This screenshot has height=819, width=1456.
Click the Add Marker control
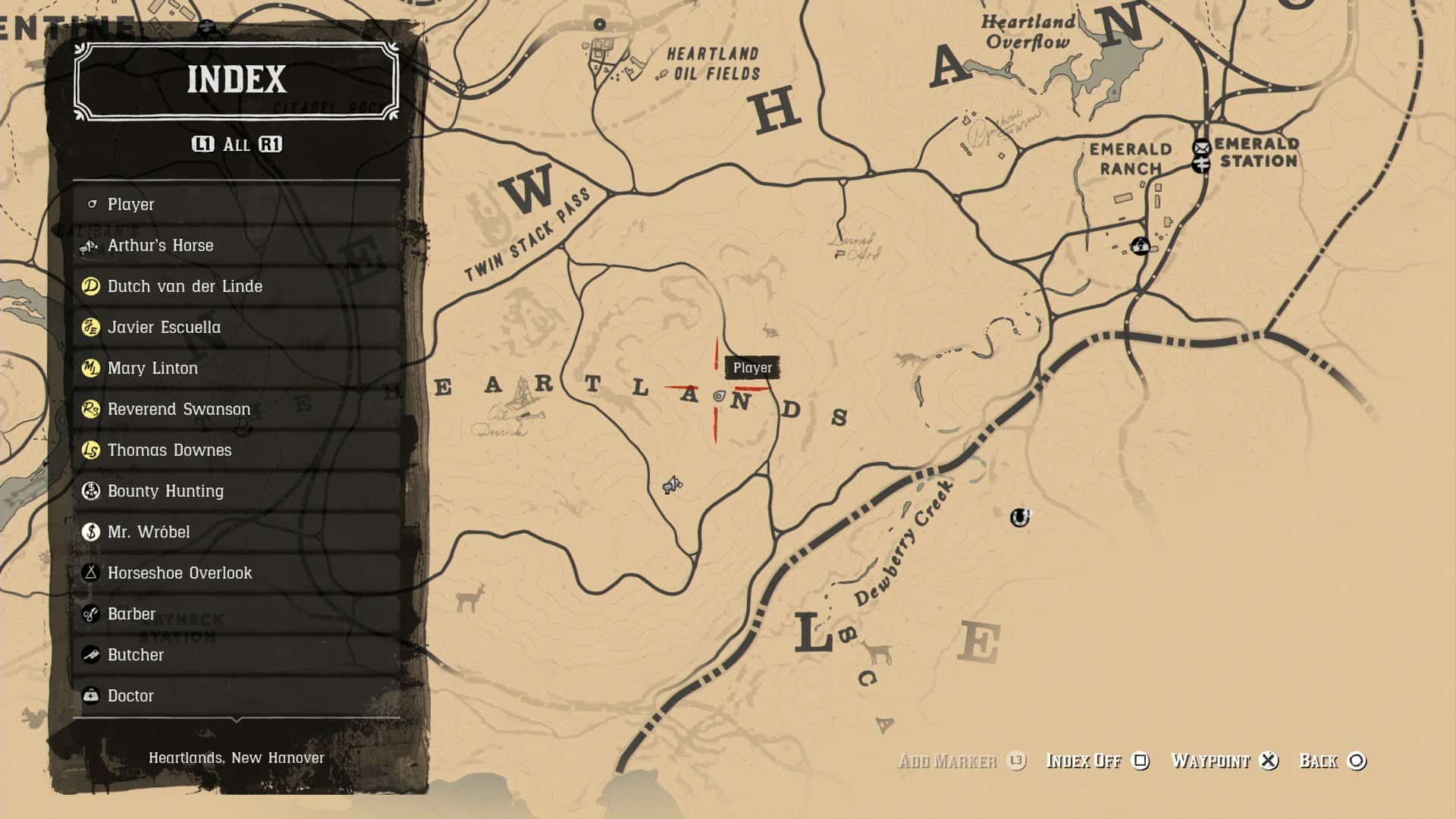click(948, 761)
